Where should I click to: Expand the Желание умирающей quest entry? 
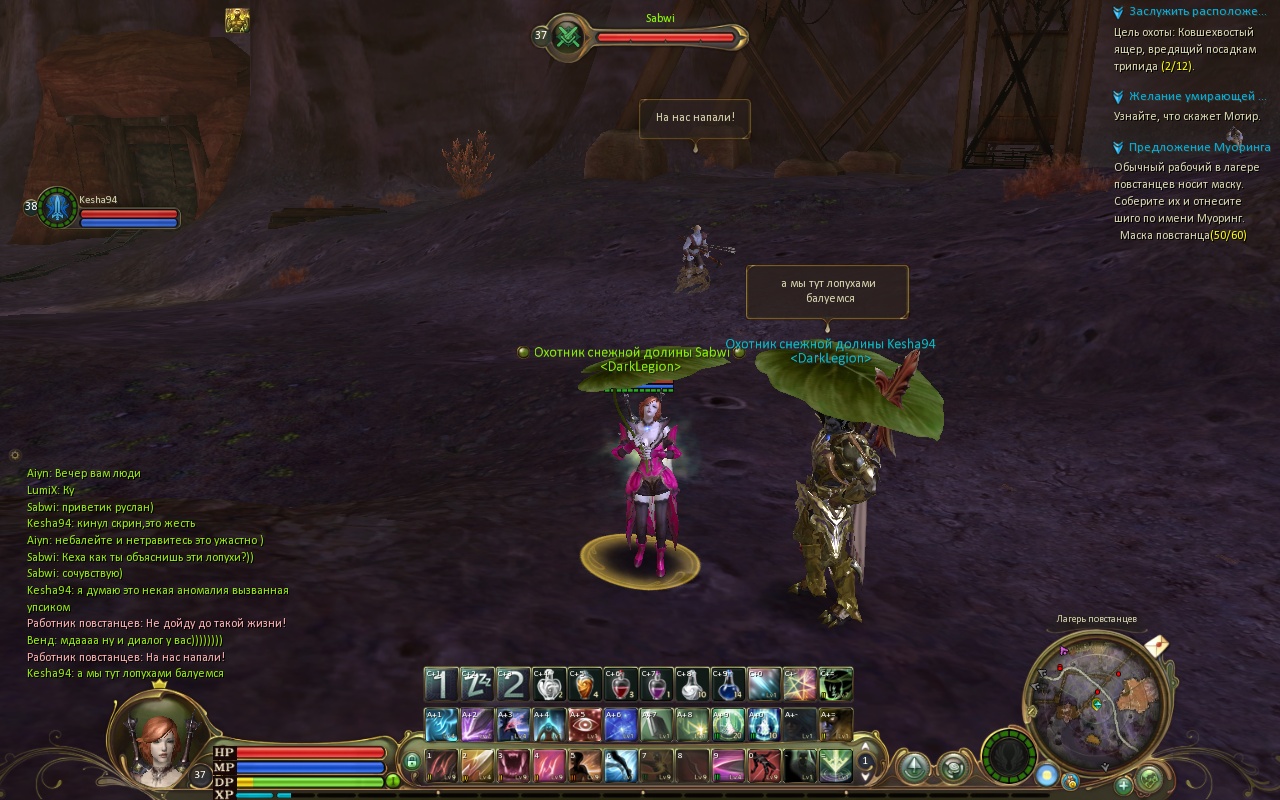point(1191,96)
